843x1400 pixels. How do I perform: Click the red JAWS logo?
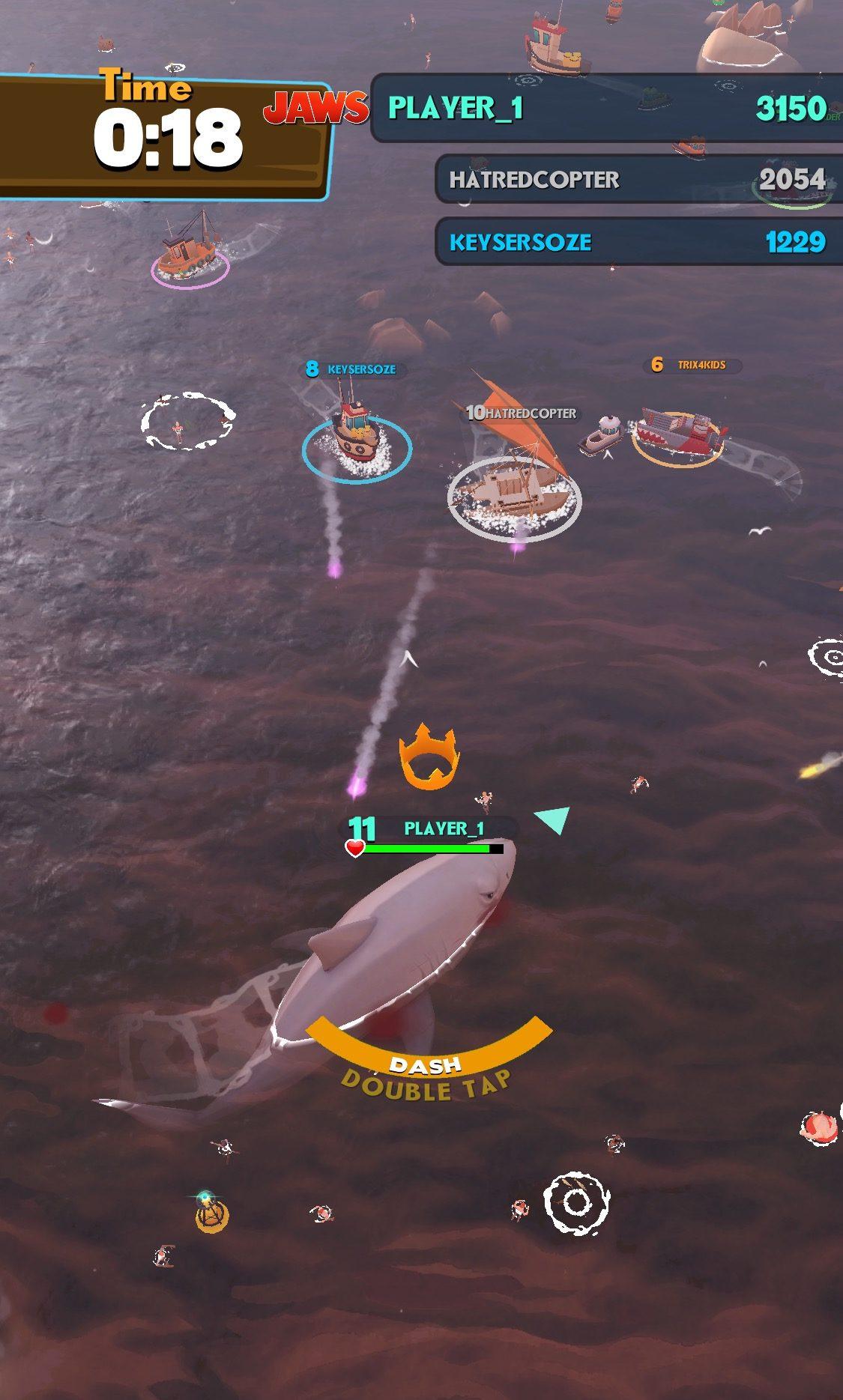point(315,109)
